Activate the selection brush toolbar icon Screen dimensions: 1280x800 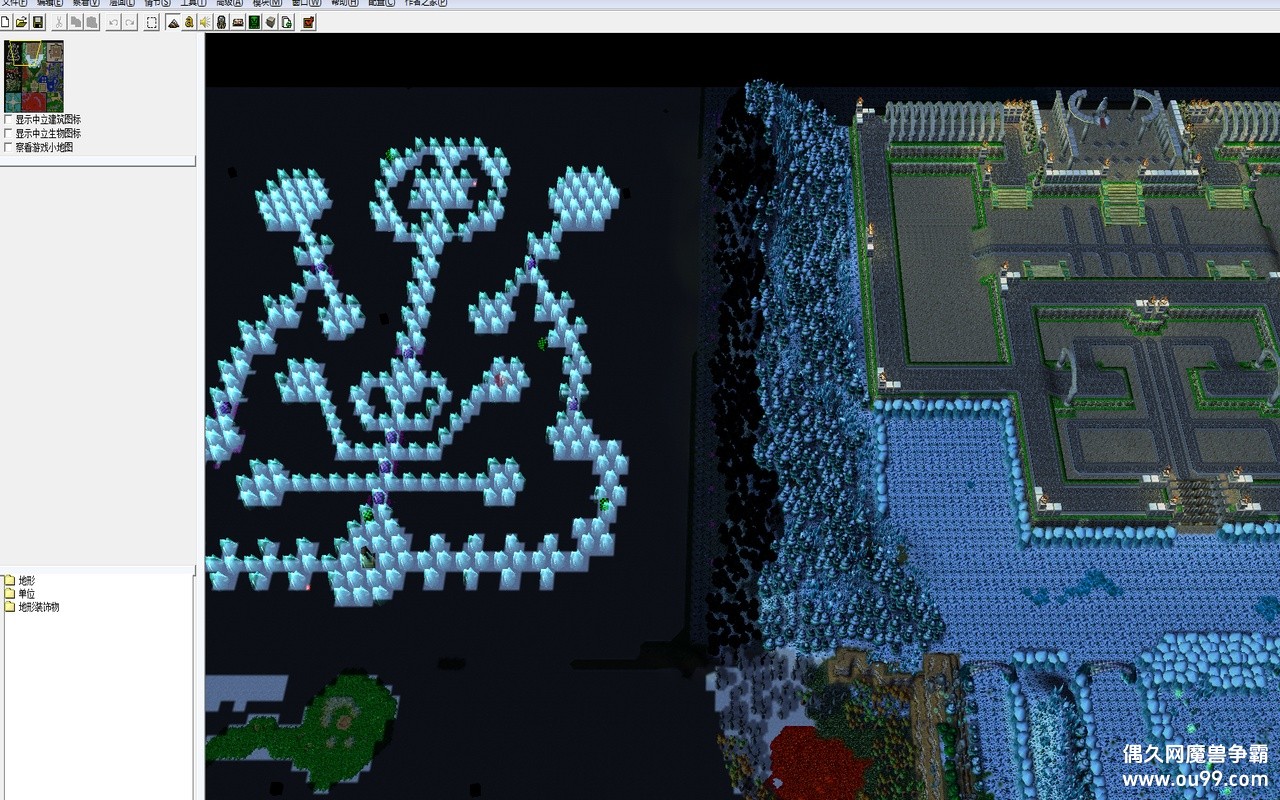point(152,21)
